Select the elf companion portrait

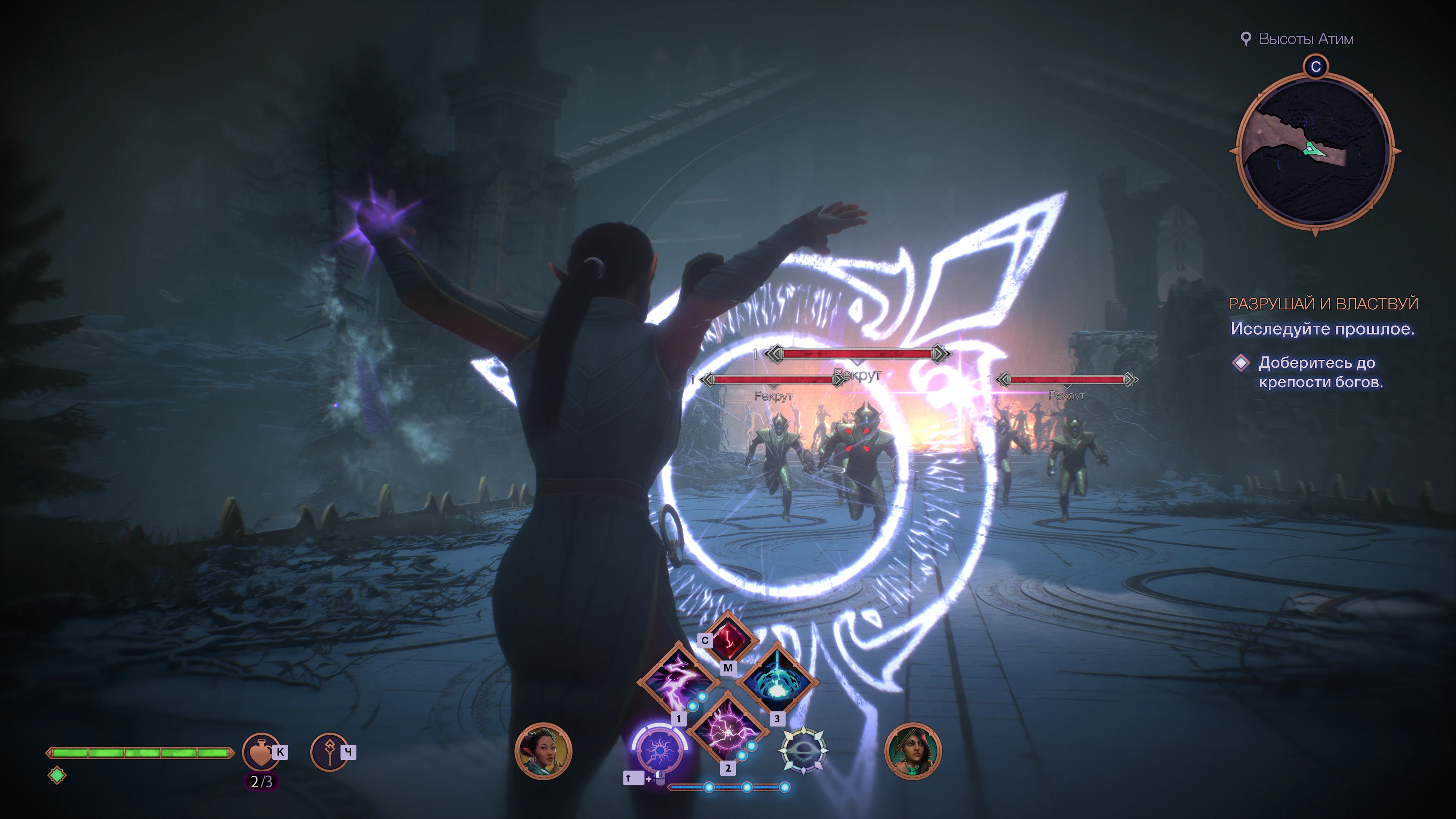tap(543, 751)
